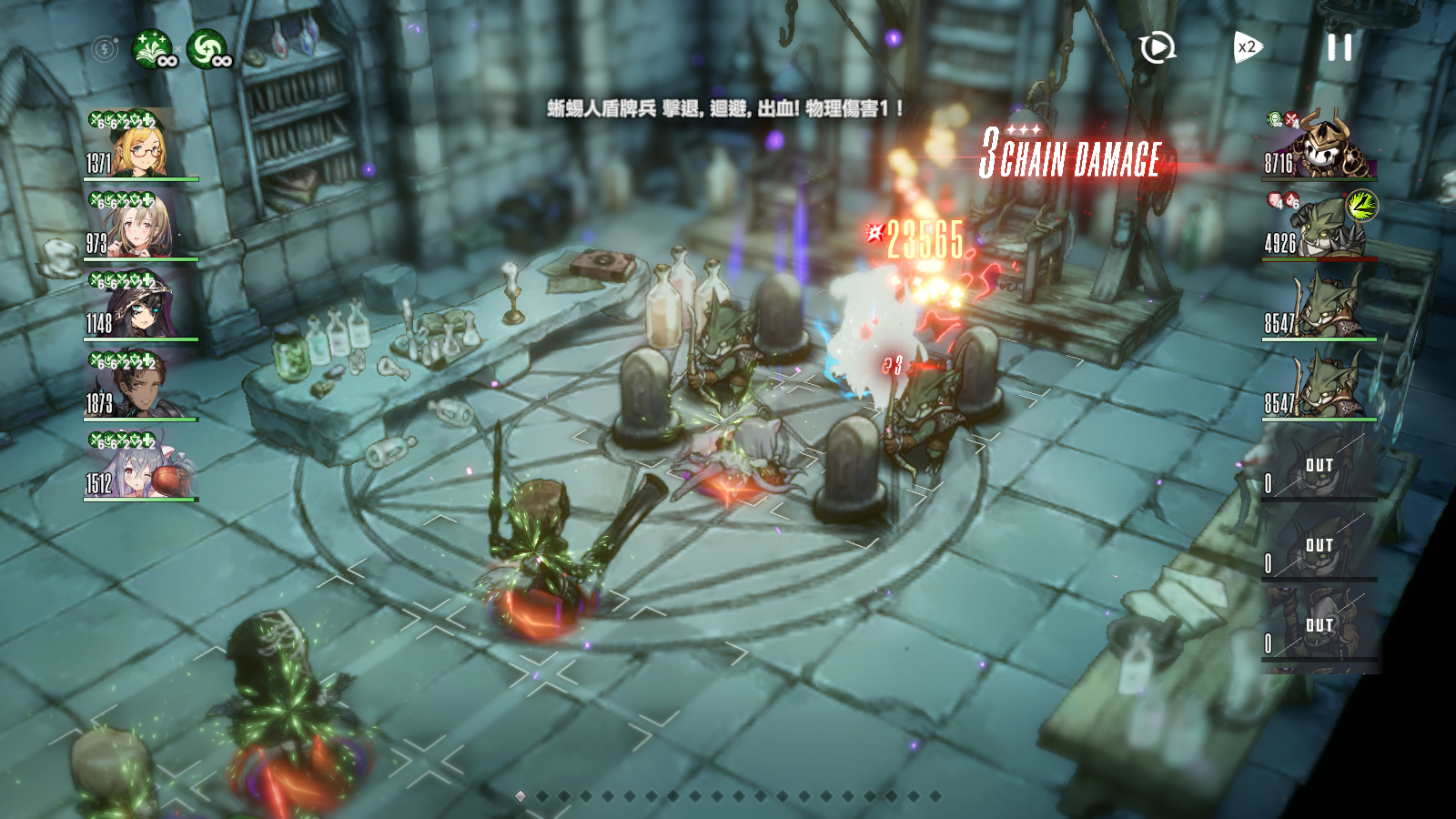This screenshot has width=1456, height=819.
Task: Toggle the auto-battle play icon
Action: [x=1157, y=47]
